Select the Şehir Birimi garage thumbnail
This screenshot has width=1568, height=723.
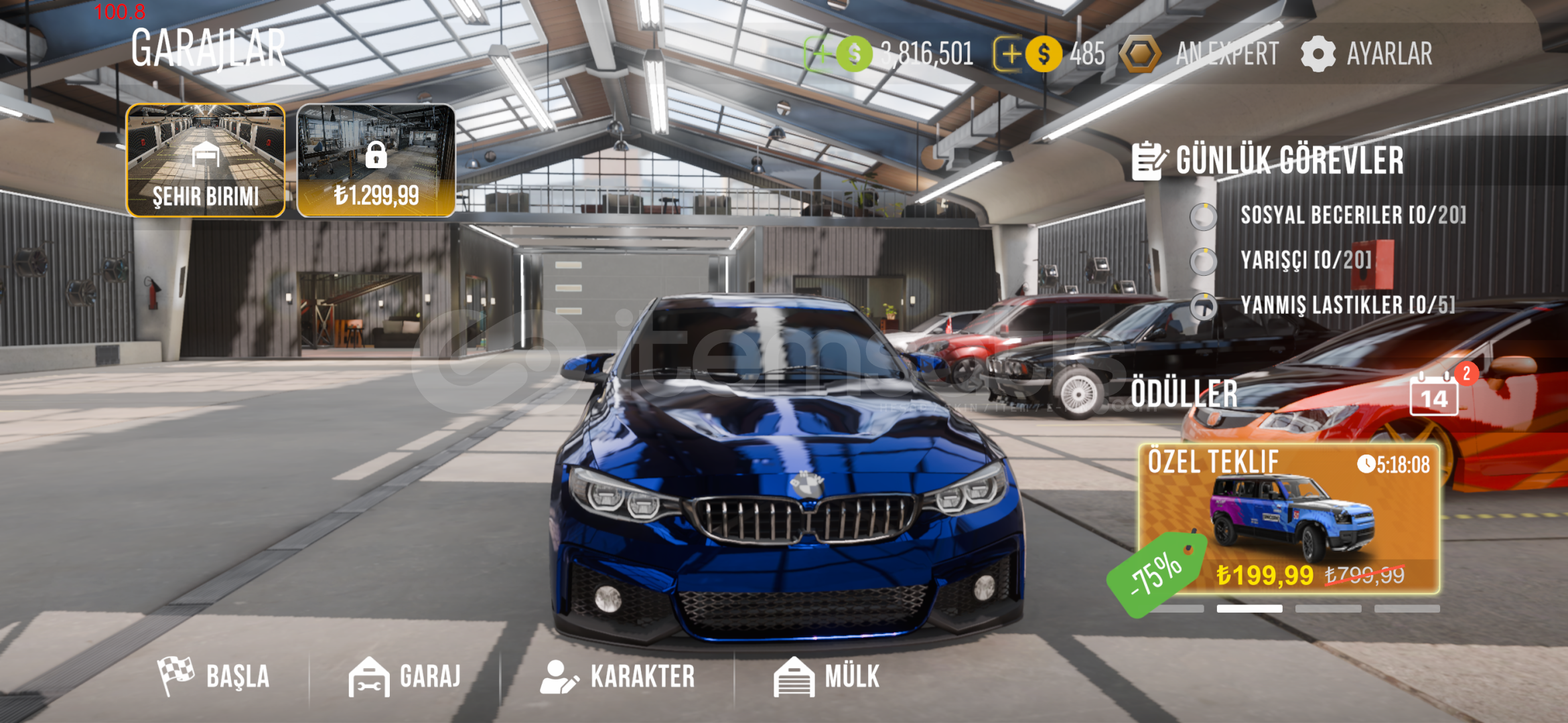[206, 161]
